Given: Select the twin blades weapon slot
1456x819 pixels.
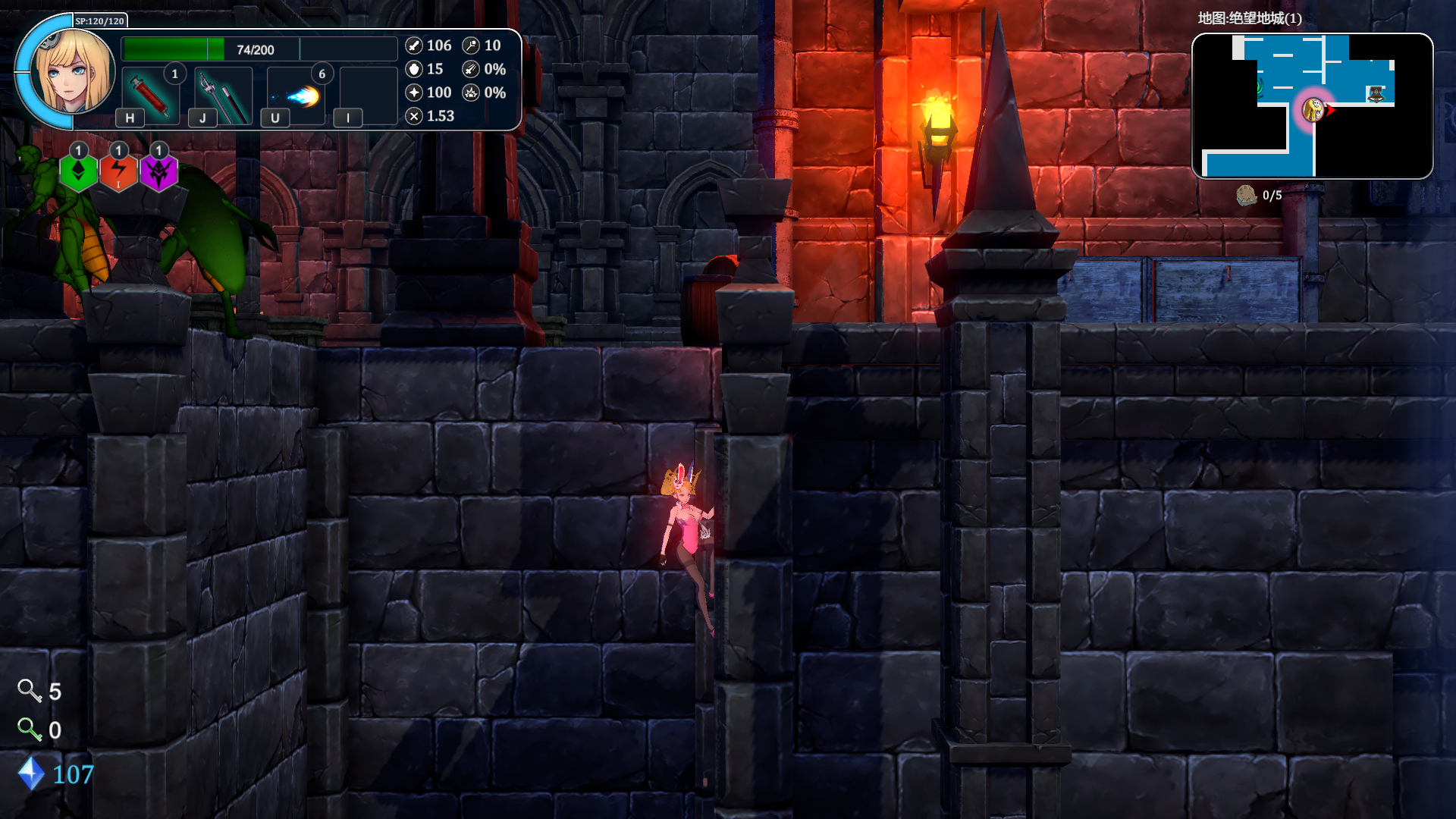Looking at the screenshot, I should coord(223,96).
